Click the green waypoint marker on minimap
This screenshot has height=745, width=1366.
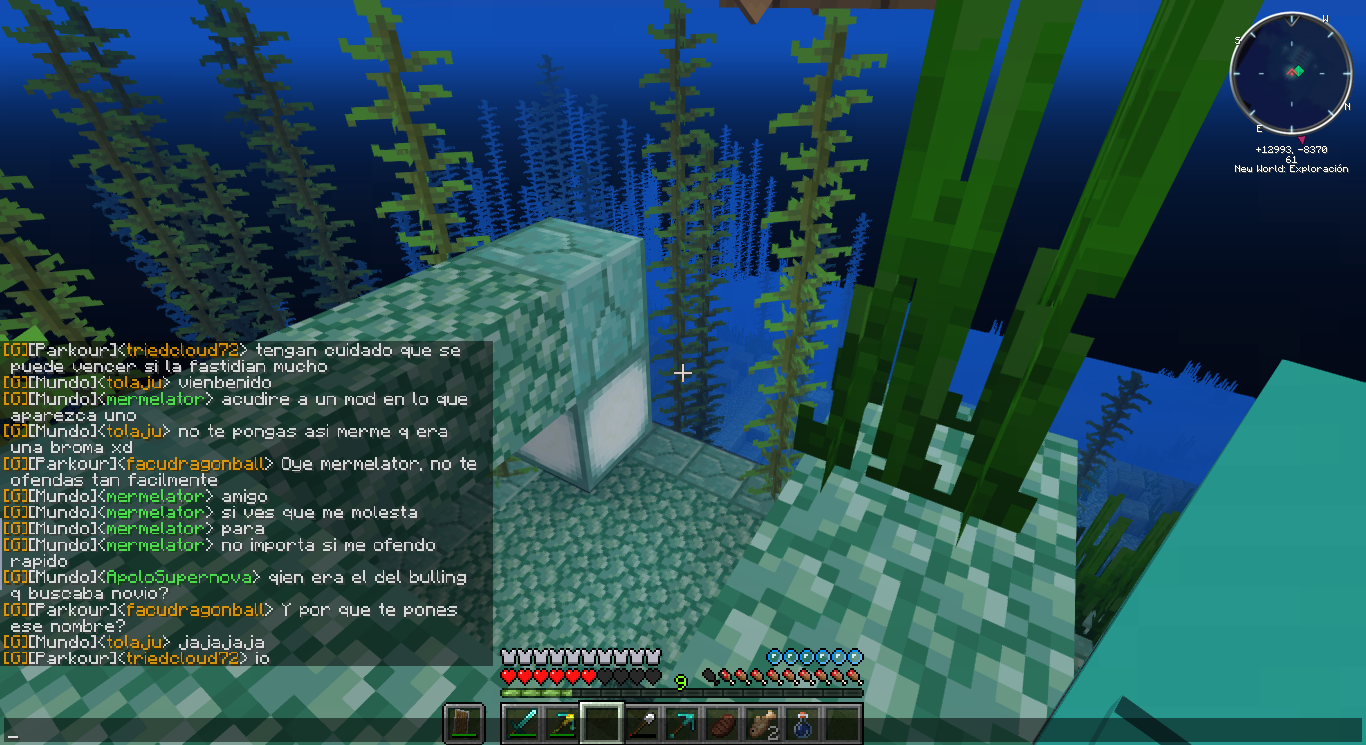pos(1297,71)
